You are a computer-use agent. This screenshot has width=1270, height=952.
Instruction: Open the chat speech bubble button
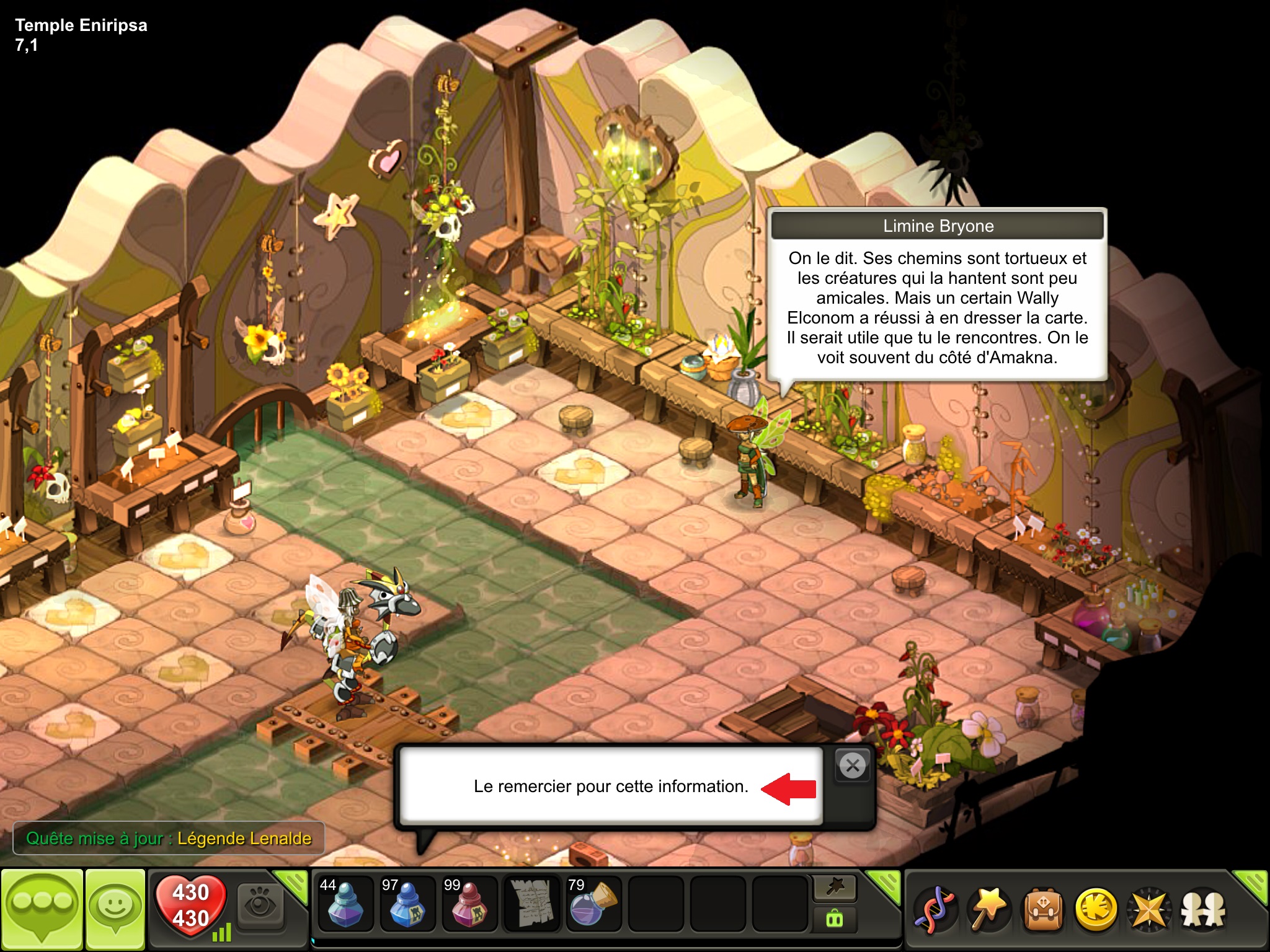coord(42,909)
